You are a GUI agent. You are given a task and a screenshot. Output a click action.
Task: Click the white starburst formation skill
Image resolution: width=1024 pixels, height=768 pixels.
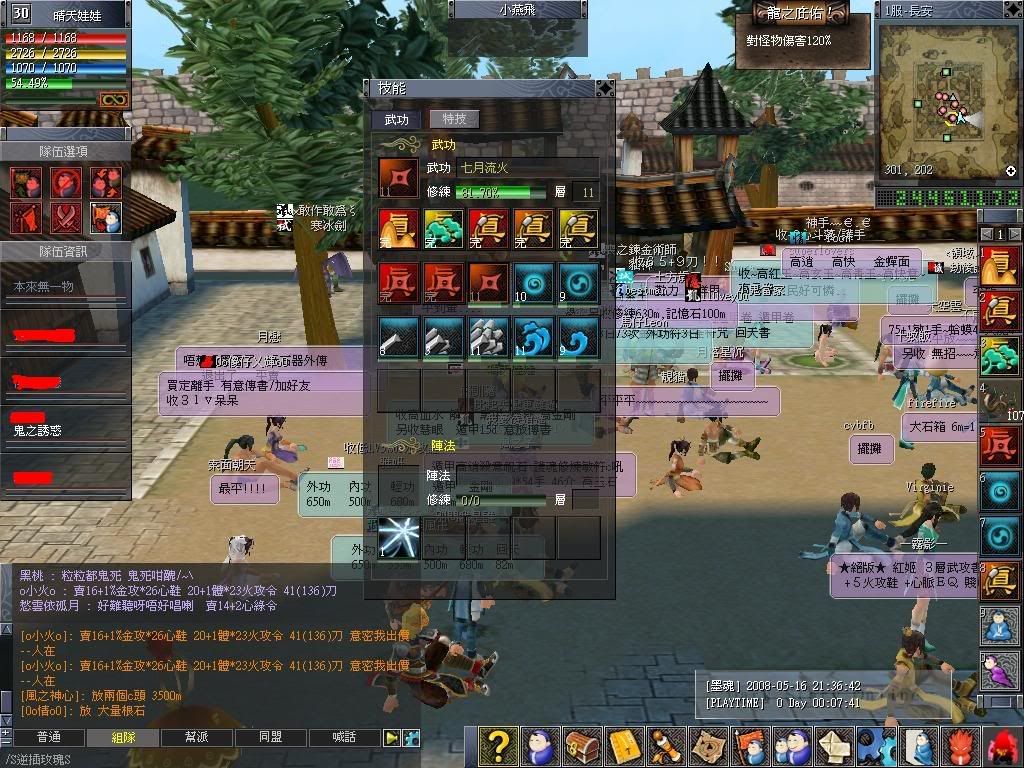(399, 537)
